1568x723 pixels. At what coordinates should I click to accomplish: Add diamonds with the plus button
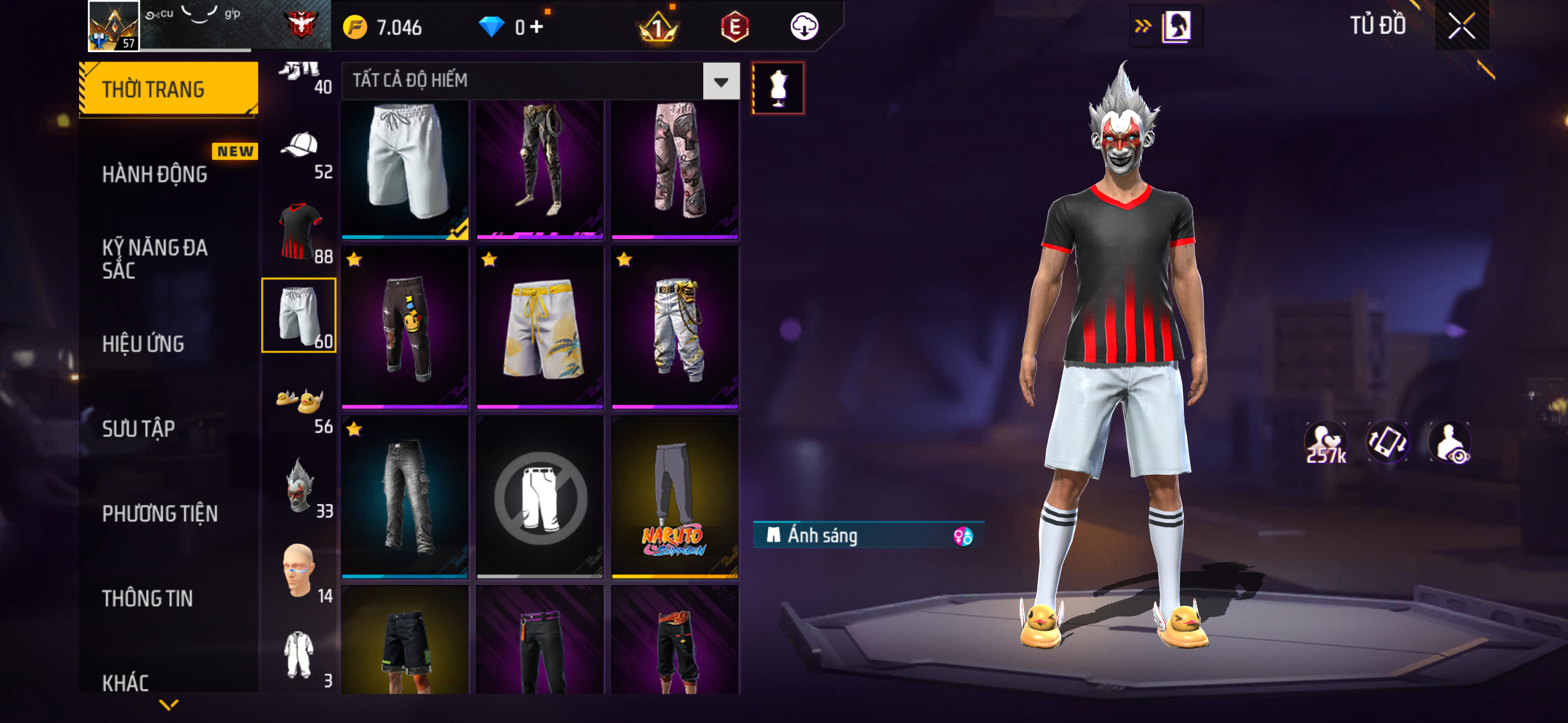tap(536, 27)
